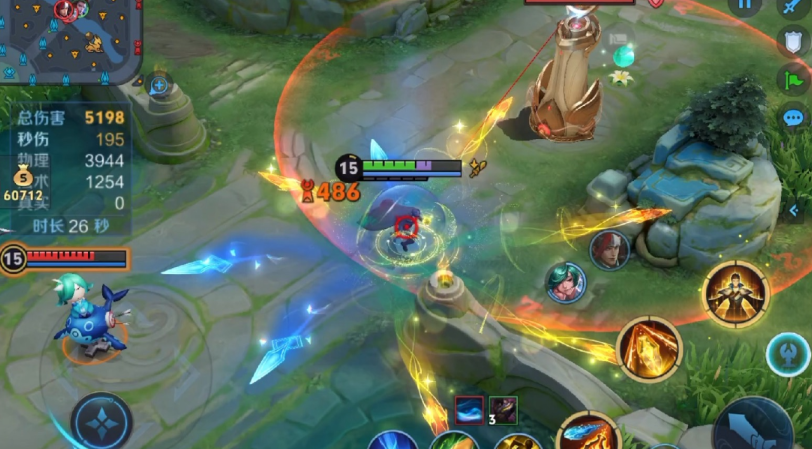Cast the fiery blade skill
This screenshot has width=812, height=449.
coord(649,349)
